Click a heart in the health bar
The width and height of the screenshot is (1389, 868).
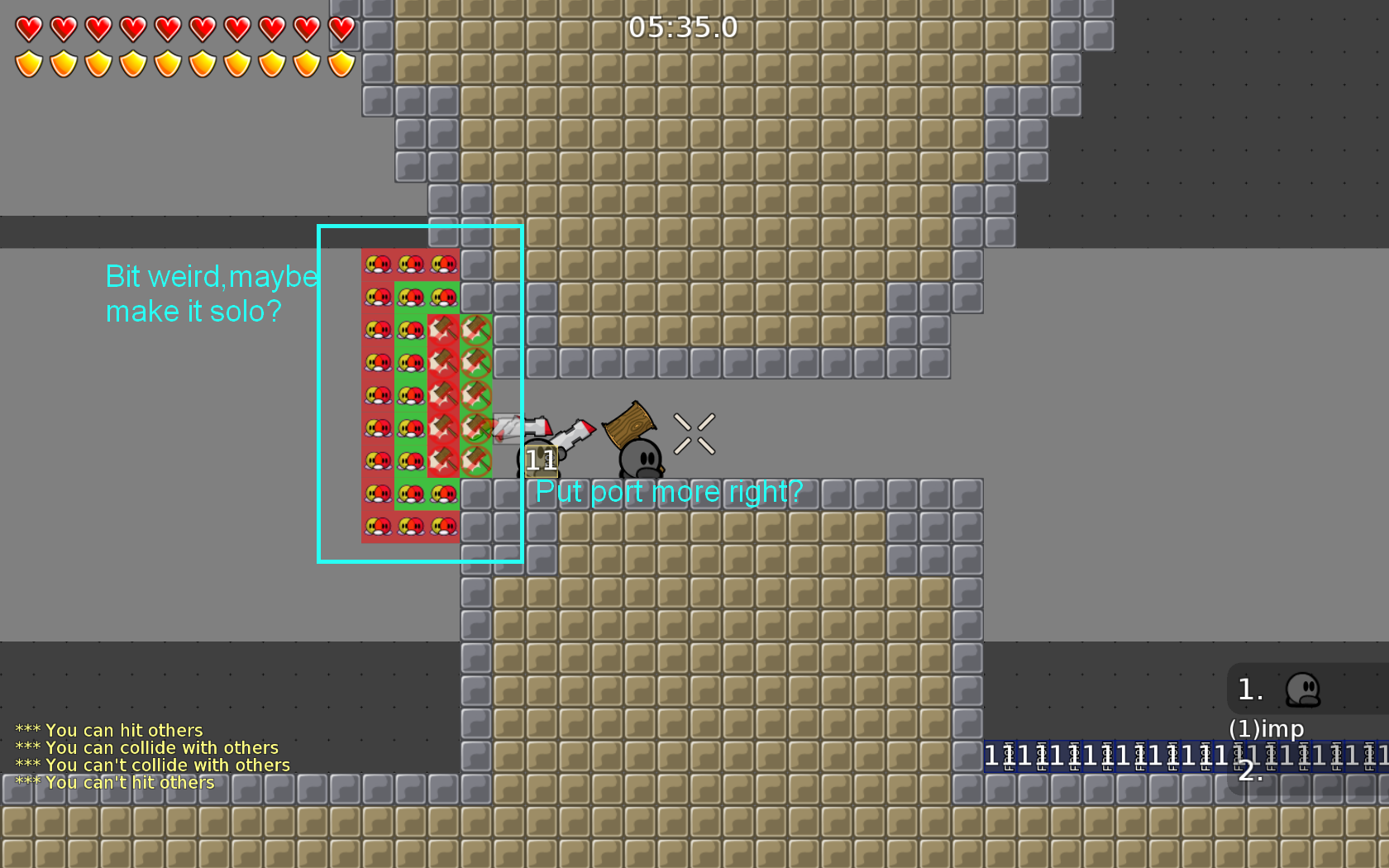[27, 27]
